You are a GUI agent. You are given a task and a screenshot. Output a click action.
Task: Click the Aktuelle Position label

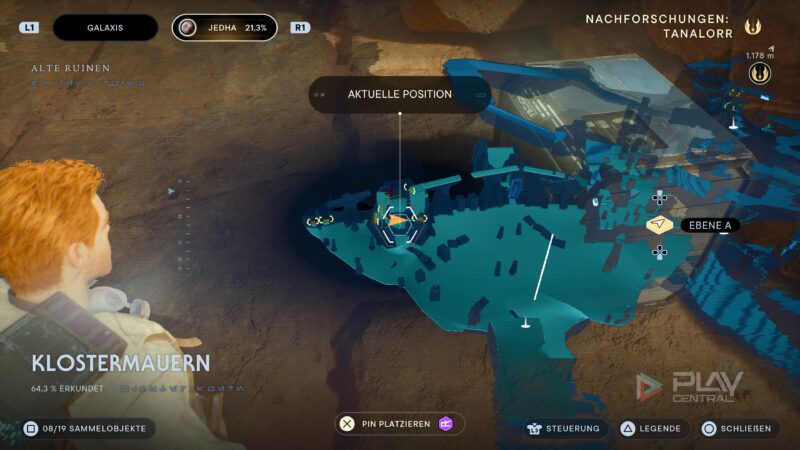(399, 94)
